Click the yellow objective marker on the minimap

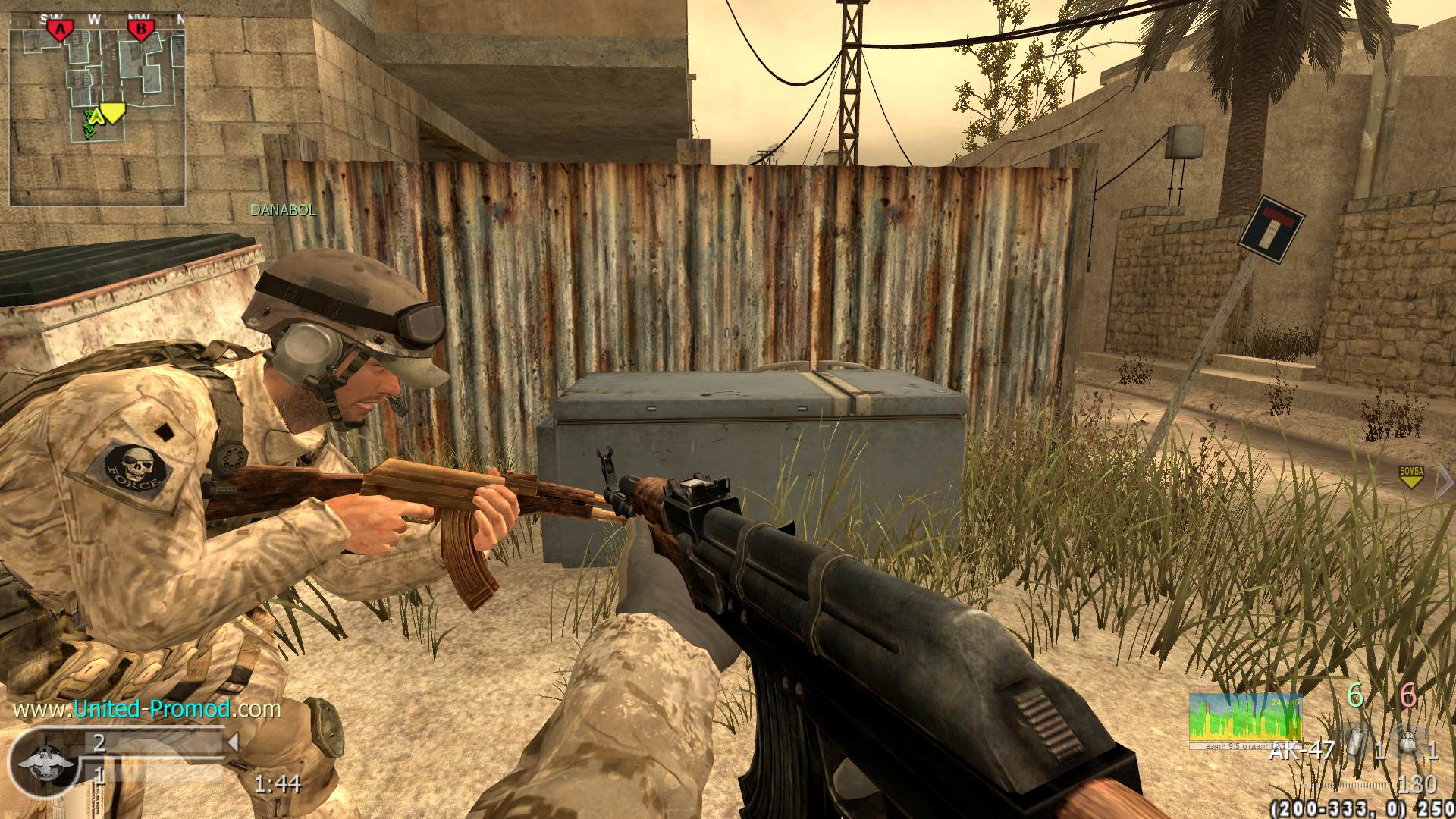(113, 113)
